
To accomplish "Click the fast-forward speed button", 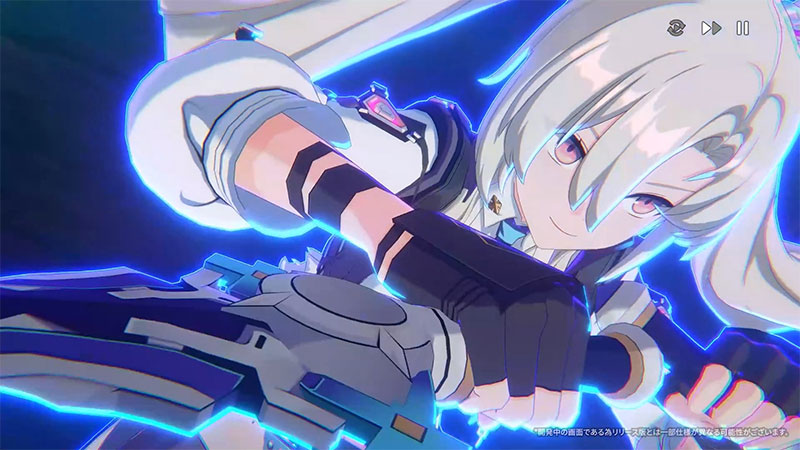I will 711,28.
